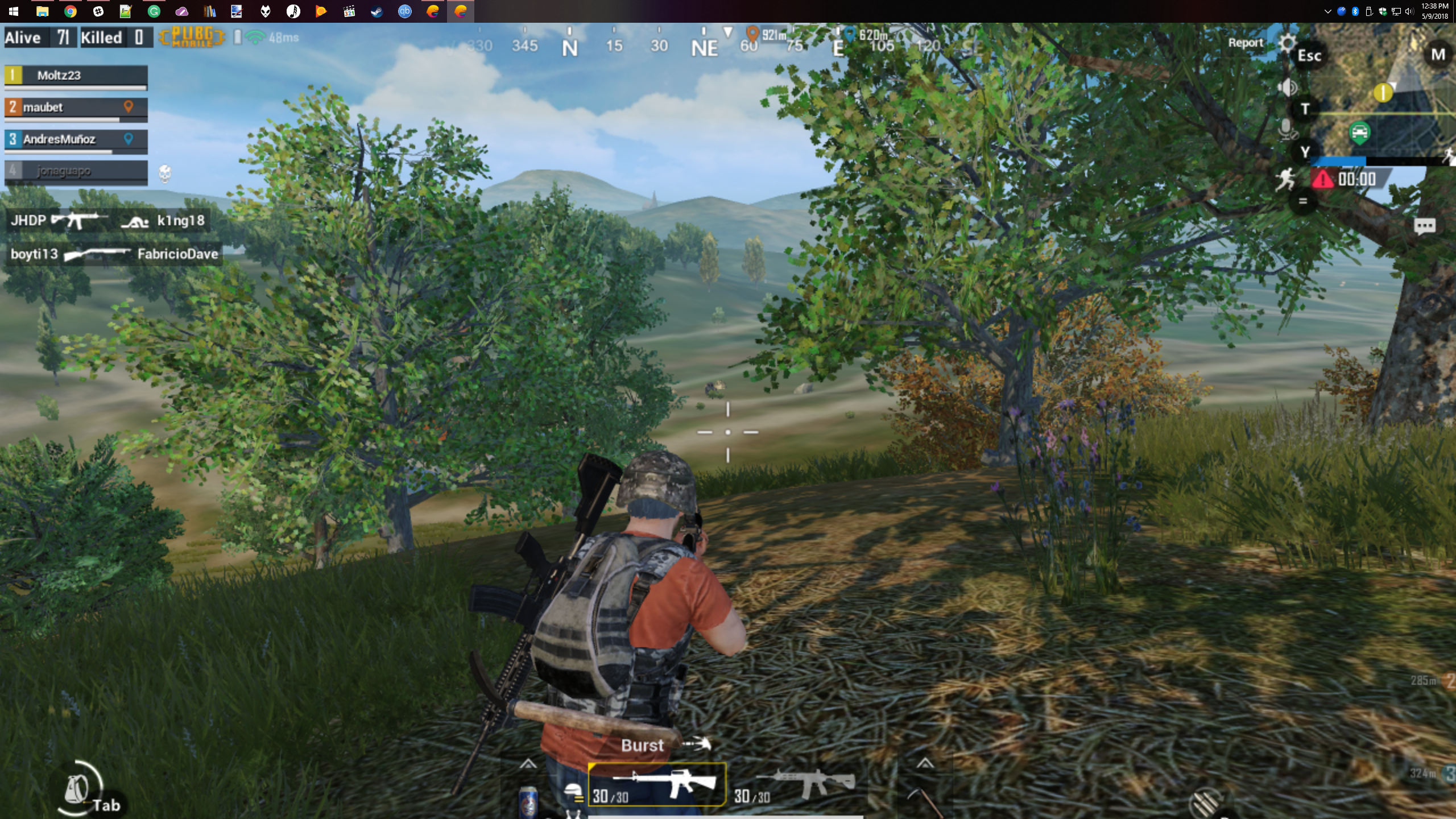Screen dimensions: 1456x819
Task: Click the Report button
Action: pos(1246,42)
